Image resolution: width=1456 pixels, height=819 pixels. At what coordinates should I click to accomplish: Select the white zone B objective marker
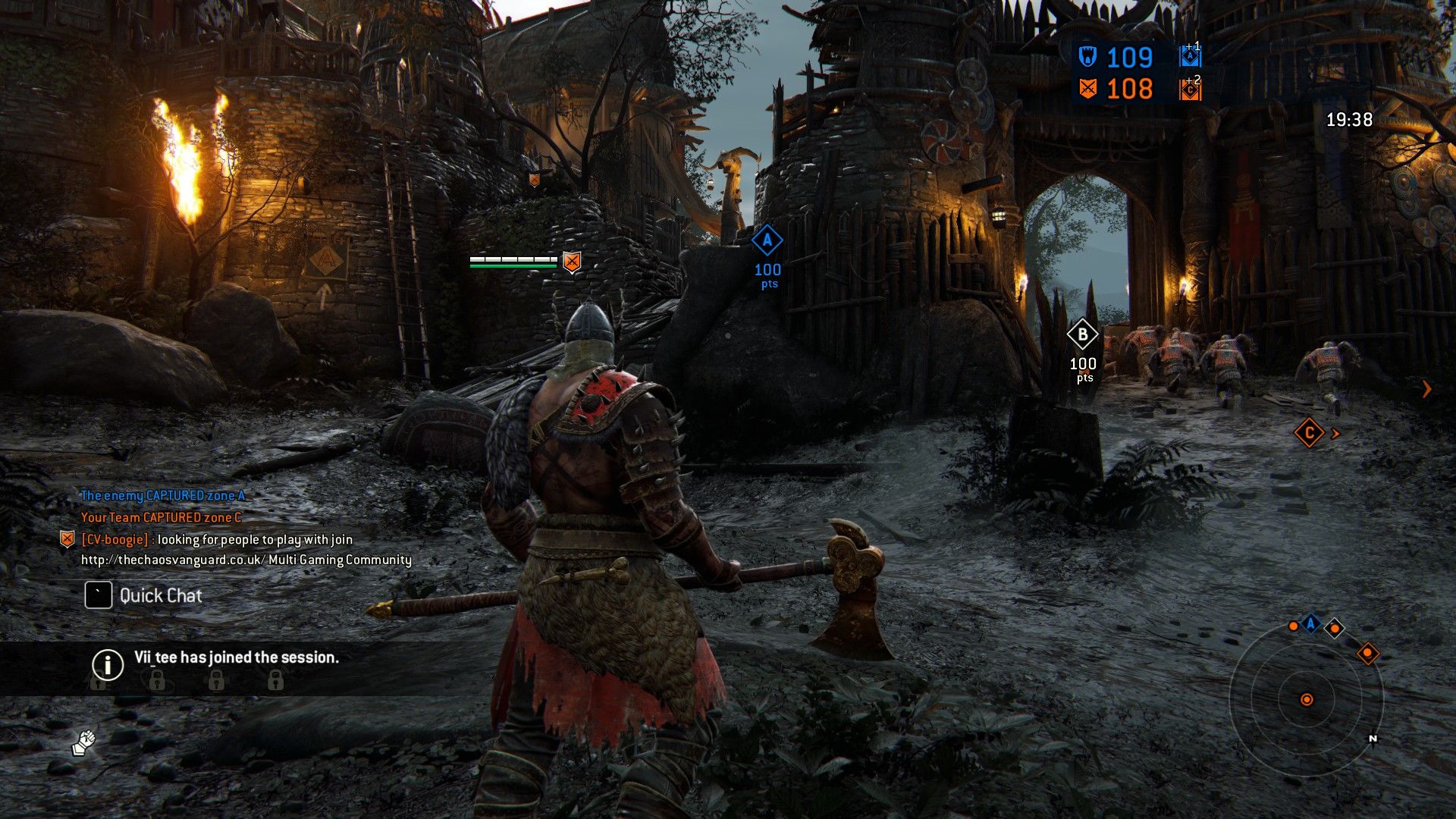tap(1082, 334)
